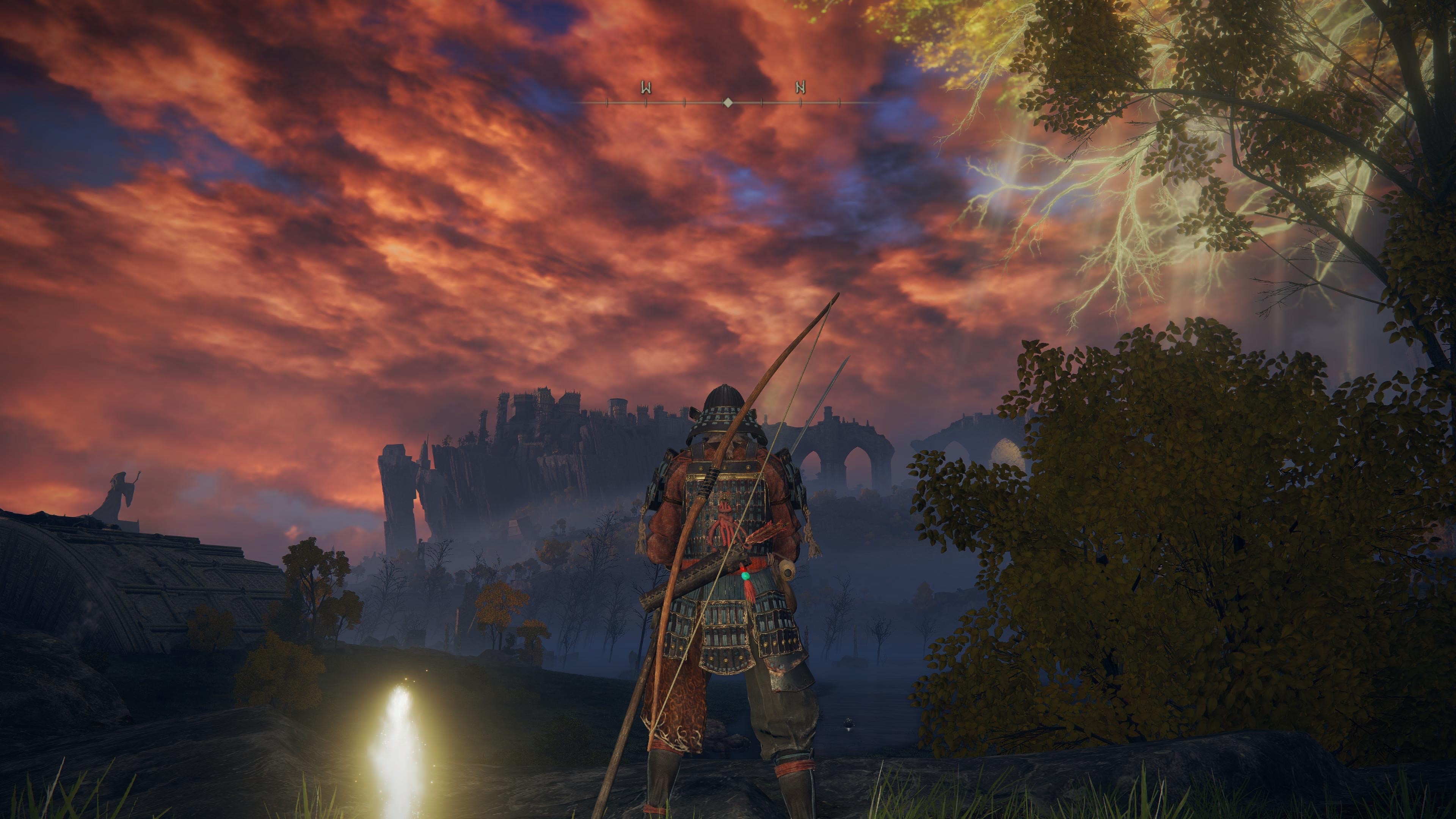This screenshot has height=819, width=1456.
Task: Click the N marker on the compass
Action: click(800, 88)
